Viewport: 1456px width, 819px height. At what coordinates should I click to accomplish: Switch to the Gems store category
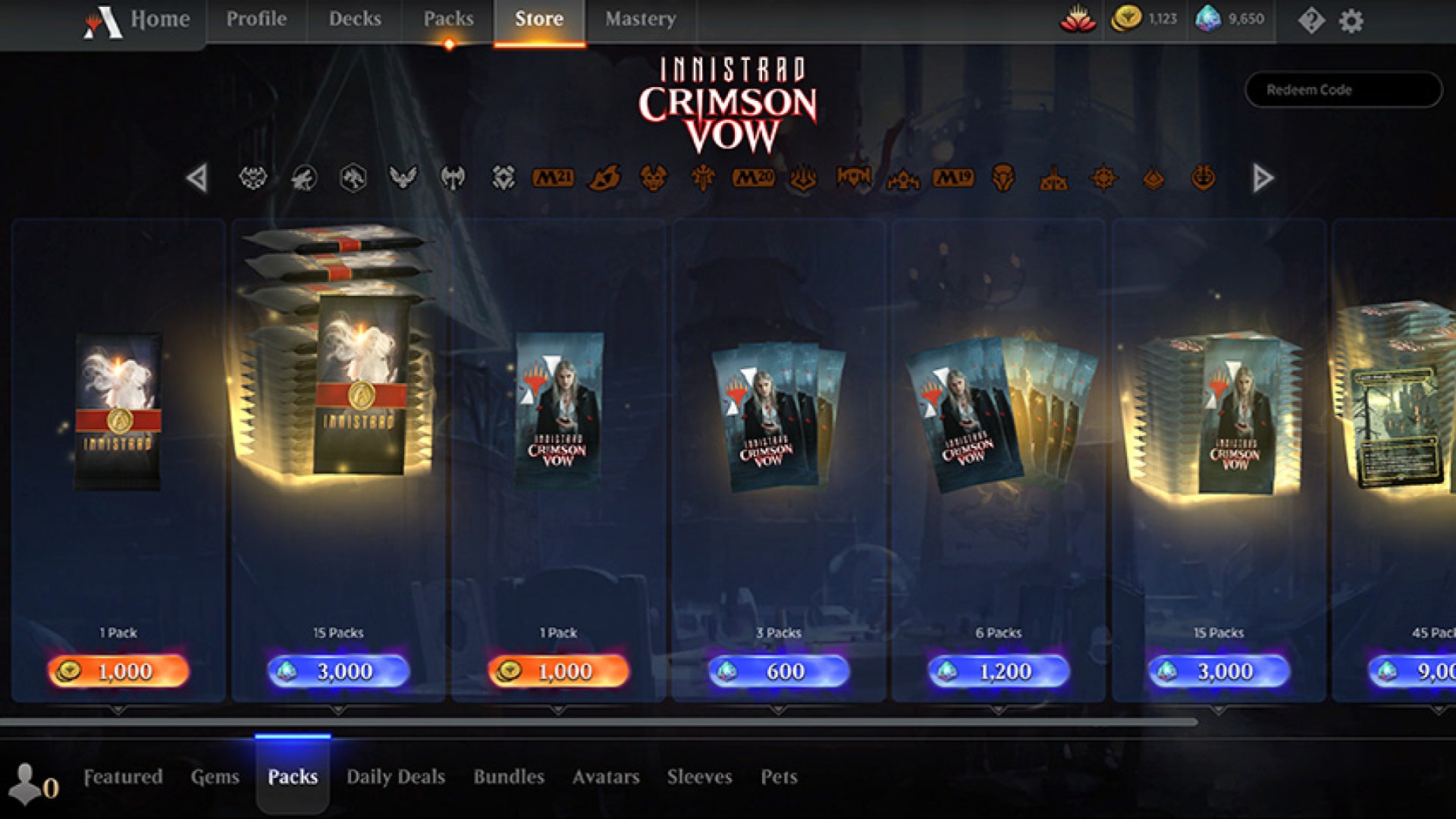215,777
